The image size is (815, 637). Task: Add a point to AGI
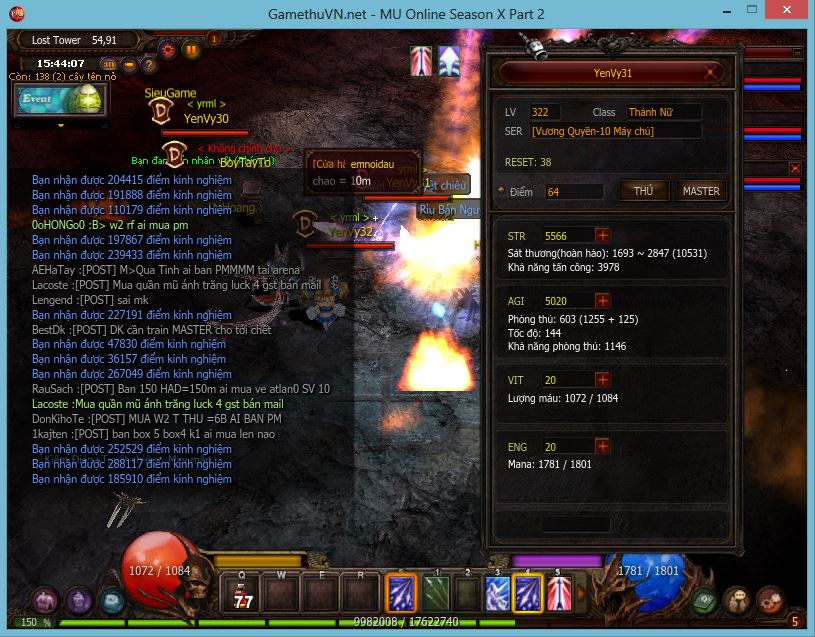tap(602, 300)
